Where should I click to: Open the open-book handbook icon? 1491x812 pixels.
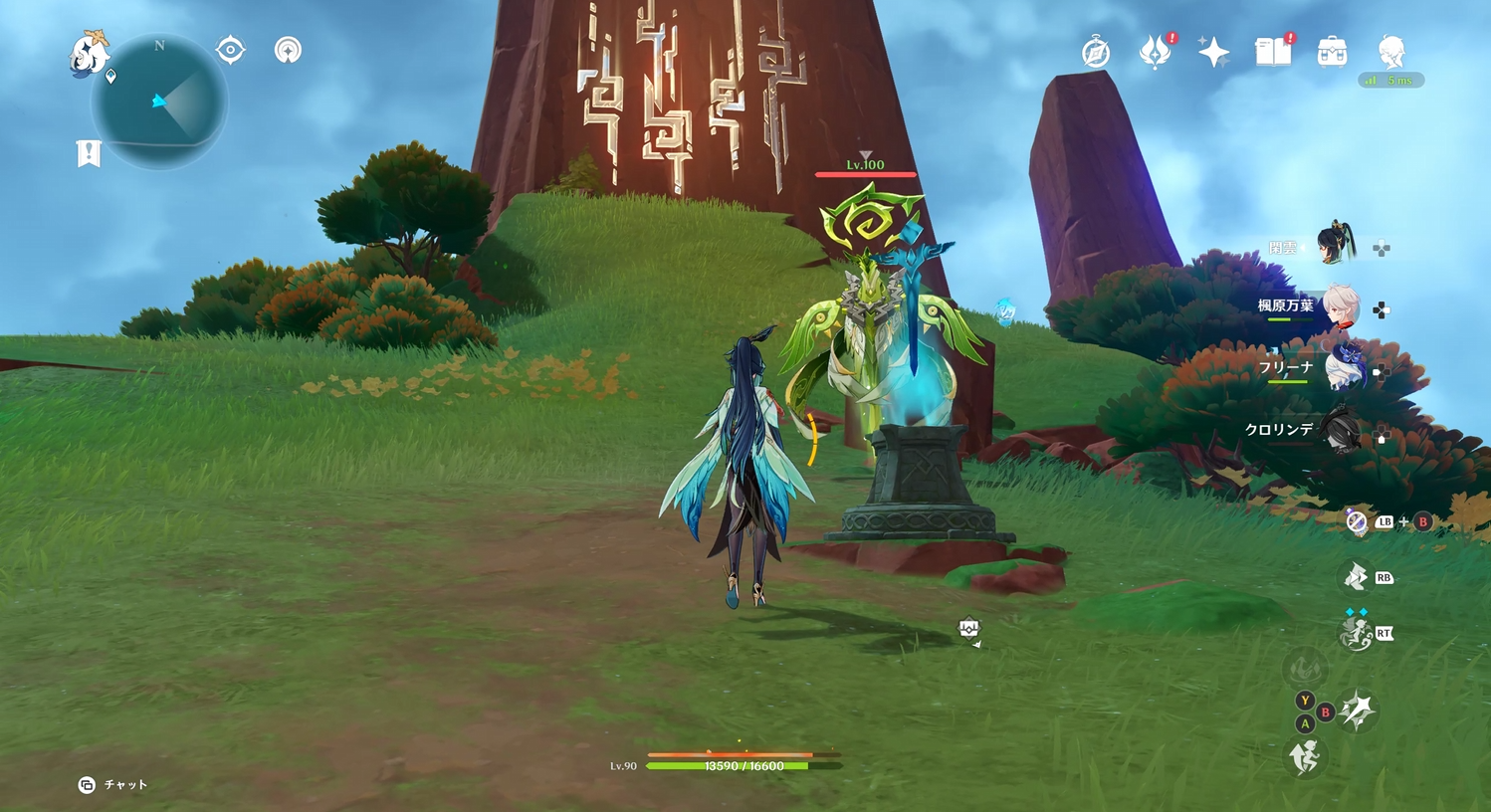point(1272,52)
